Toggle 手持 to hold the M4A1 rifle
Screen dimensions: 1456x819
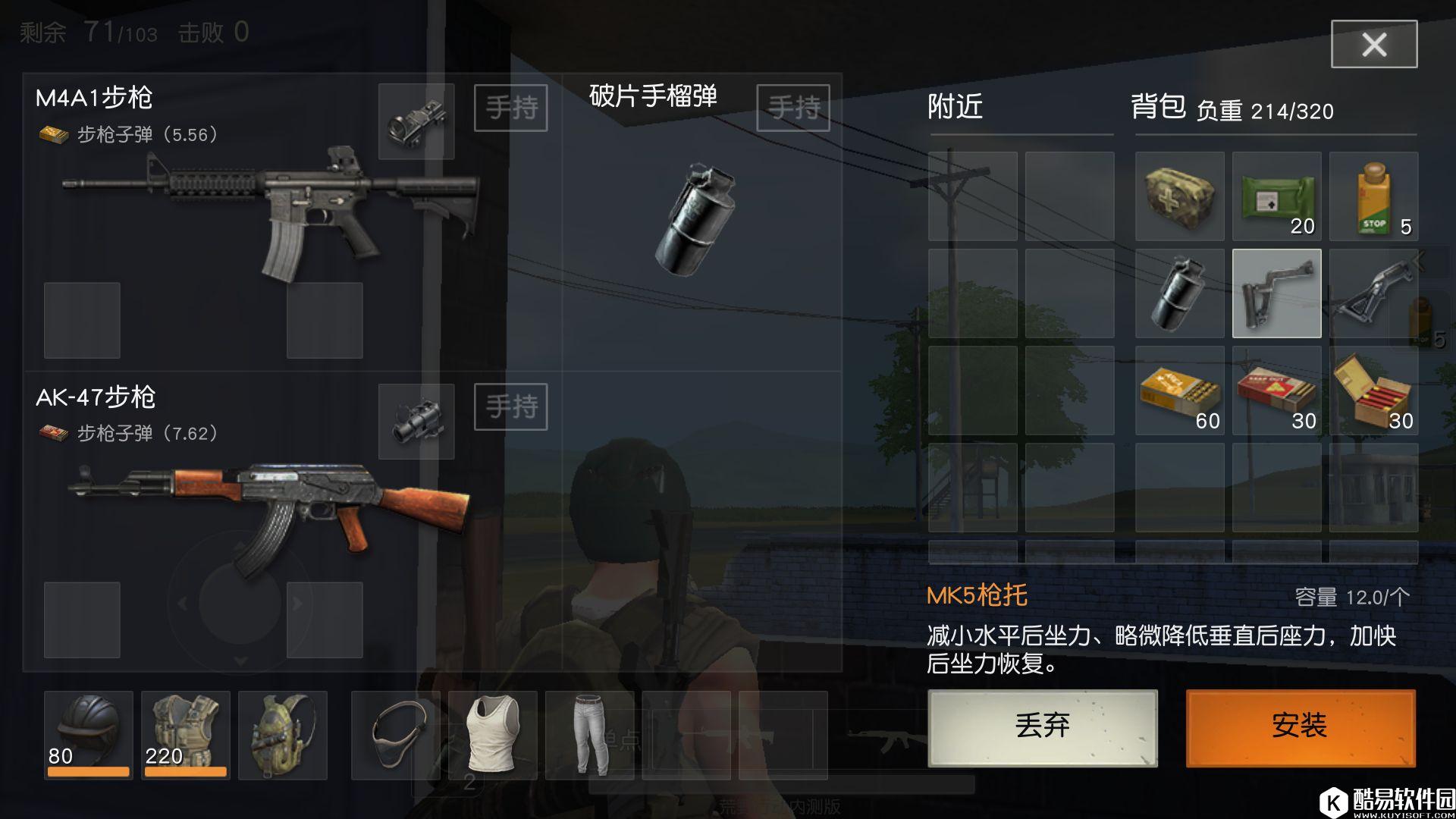[510, 108]
